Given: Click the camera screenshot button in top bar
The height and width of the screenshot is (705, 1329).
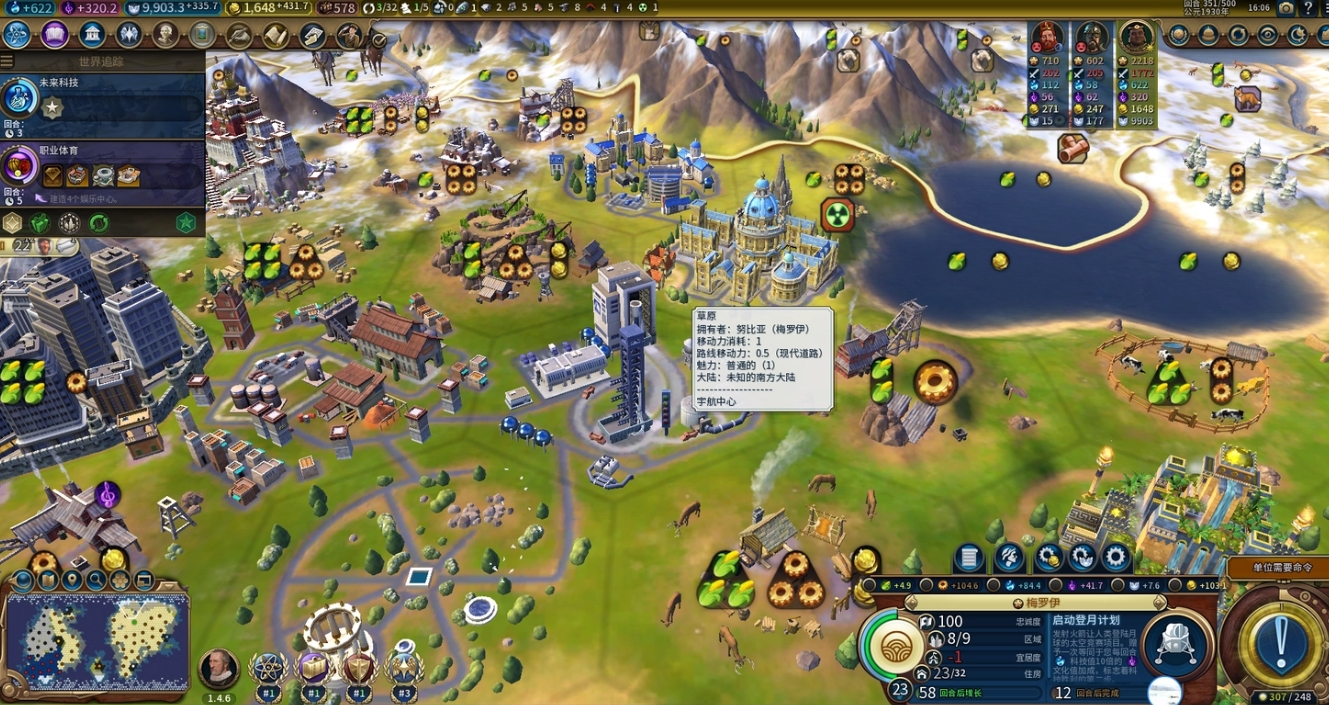Looking at the screenshot, I should (1286, 8).
